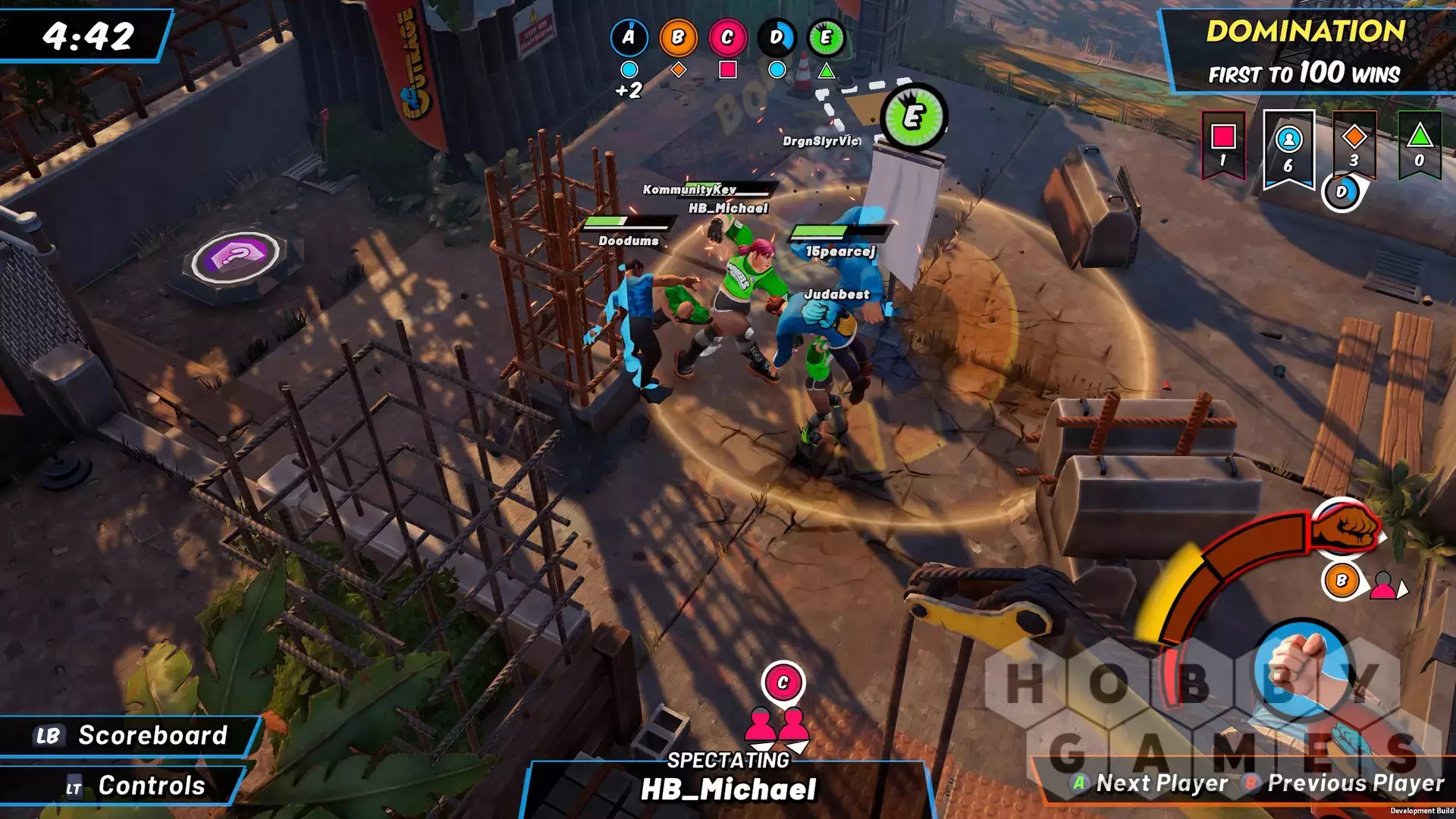Open the Scoreboard

pyautogui.click(x=131, y=735)
